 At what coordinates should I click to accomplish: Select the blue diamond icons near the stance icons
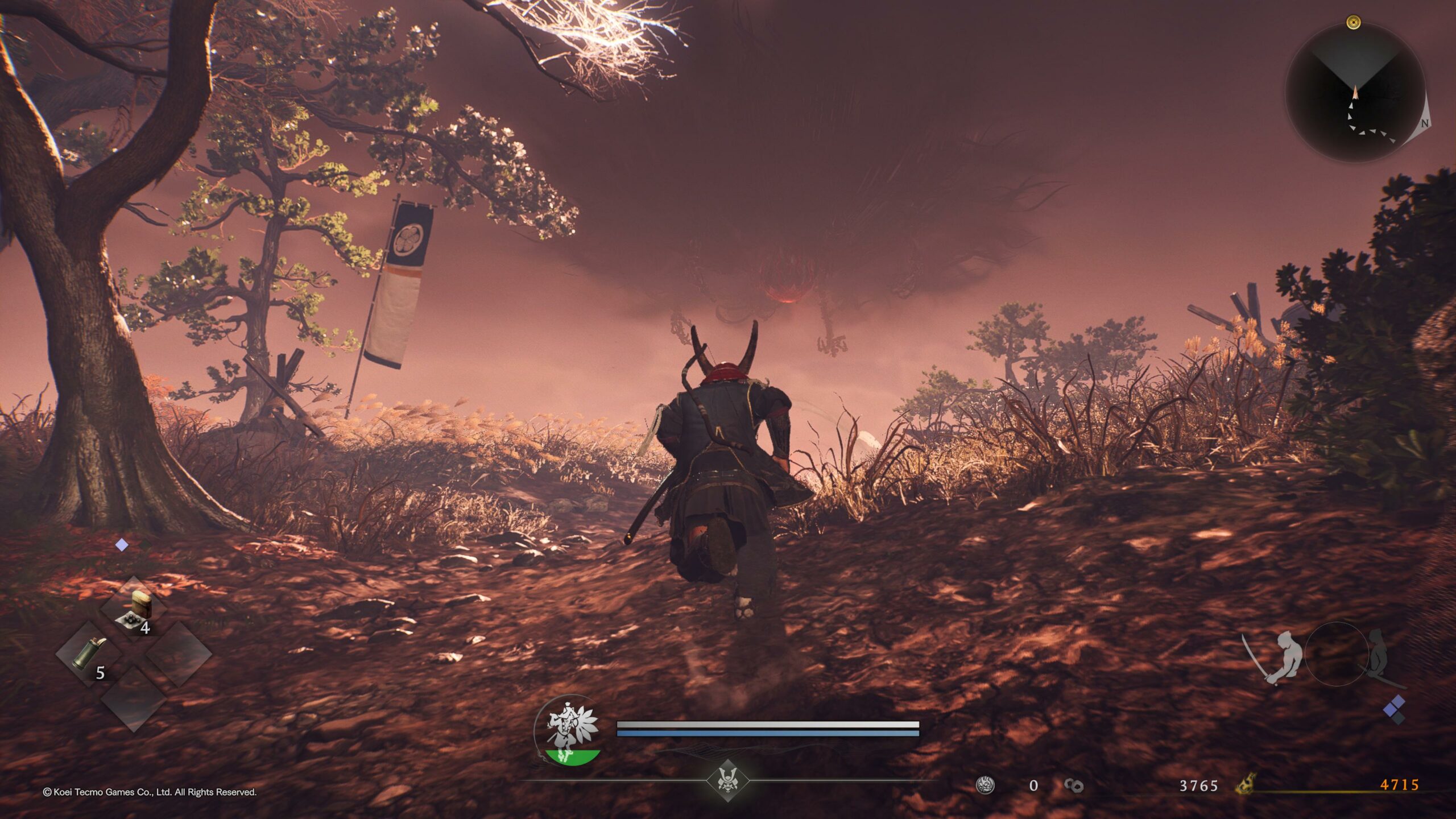pos(1394,710)
